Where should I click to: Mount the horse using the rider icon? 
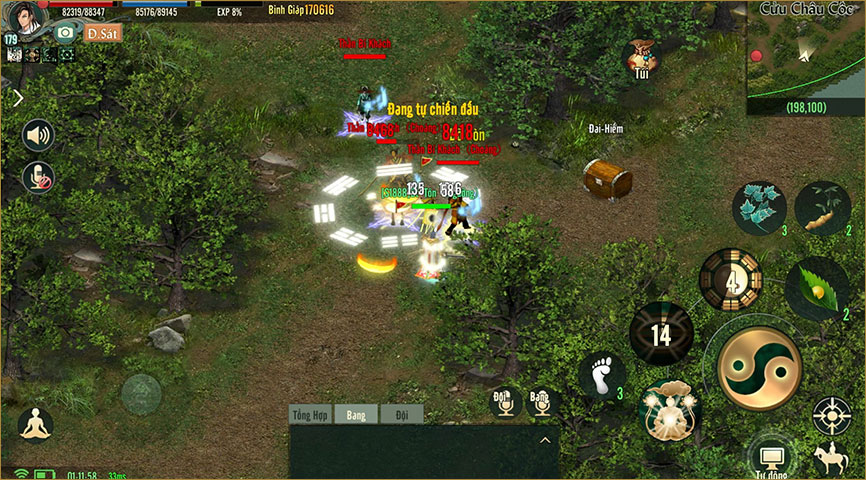832,457
